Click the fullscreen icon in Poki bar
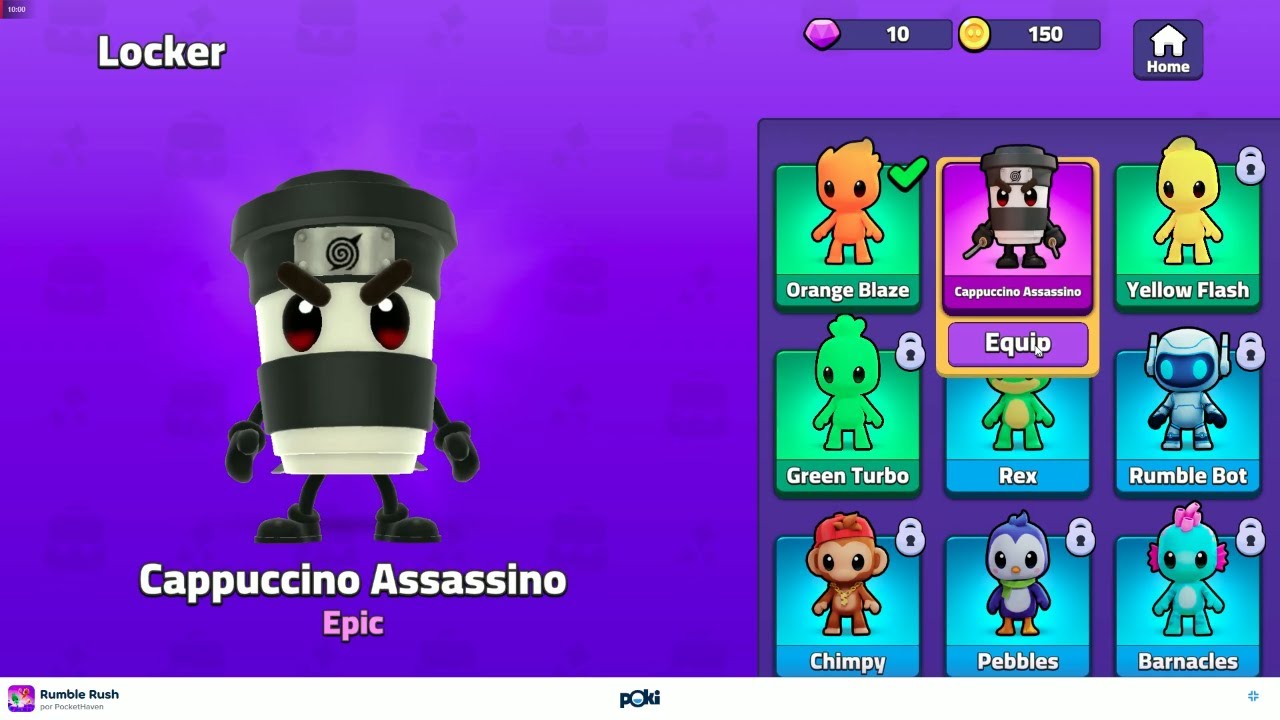This screenshot has height=720, width=1280. (1253, 696)
